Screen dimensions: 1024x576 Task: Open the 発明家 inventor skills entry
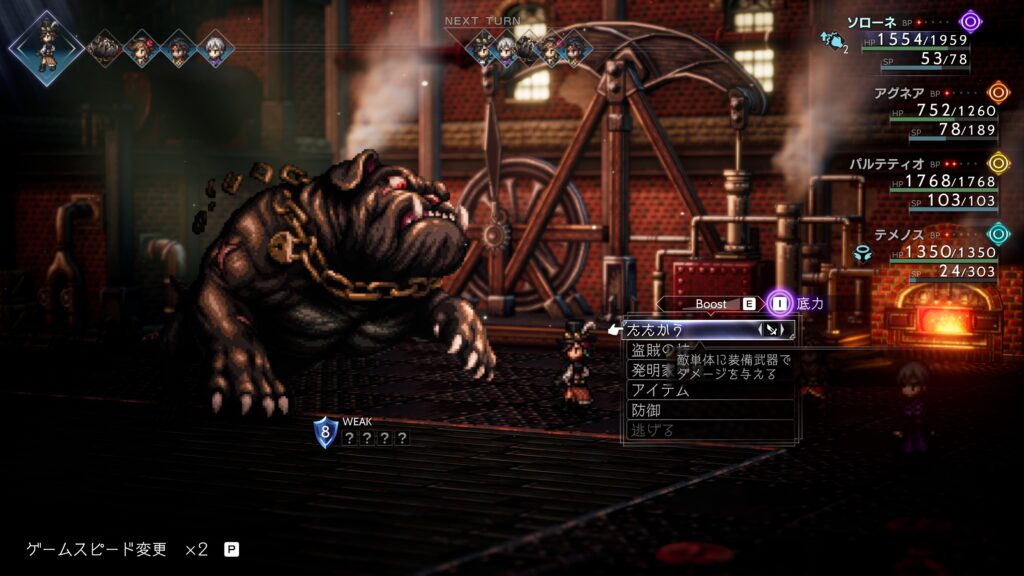pyautogui.click(x=651, y=370)
